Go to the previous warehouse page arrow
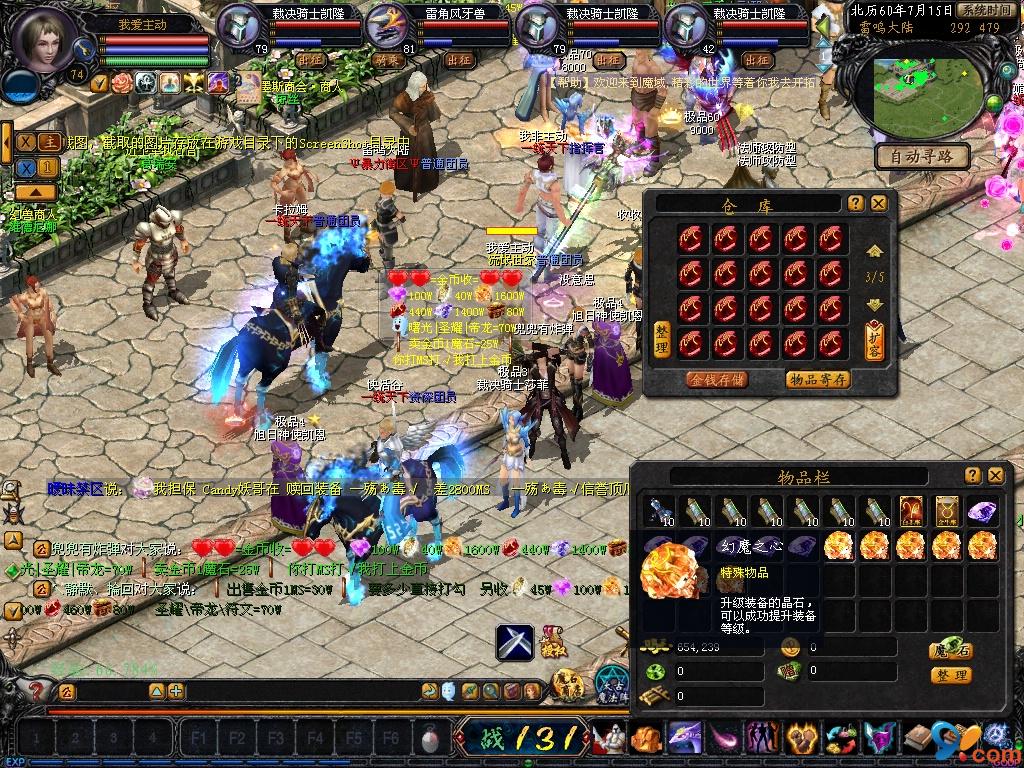Image resolution: width=1024 pixels, height=768 pixels. pyautogui.click(x=874, y=251)
